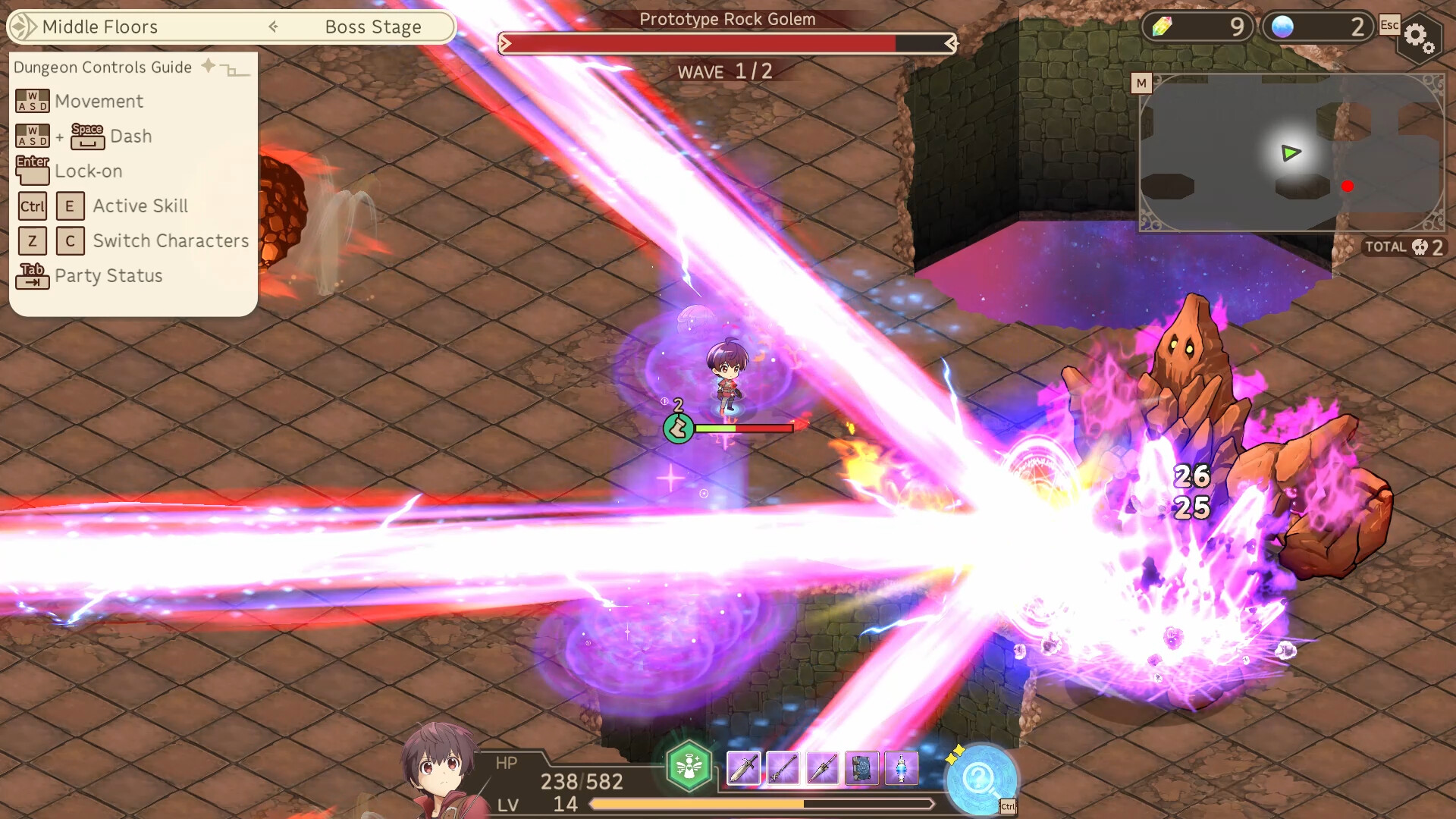Activate the blue magnifier active skill
This screenshot has width=1456, height=819.
coord(980,780)
